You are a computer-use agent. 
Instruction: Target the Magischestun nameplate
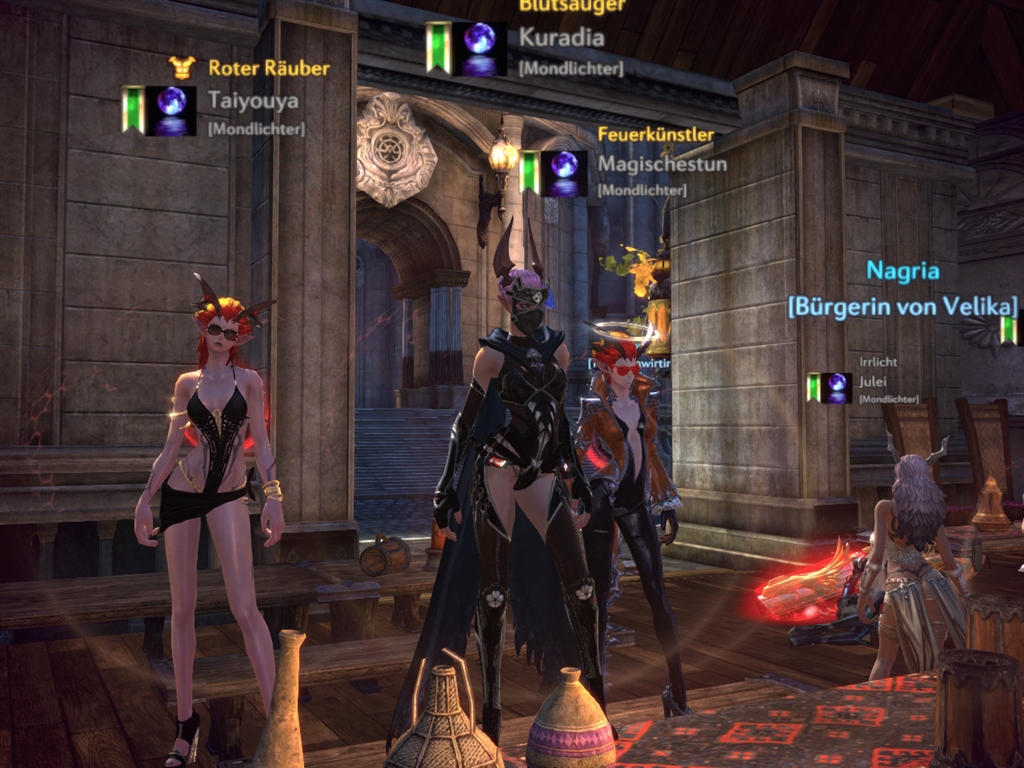pyautogui.click(x=662, y=164)
